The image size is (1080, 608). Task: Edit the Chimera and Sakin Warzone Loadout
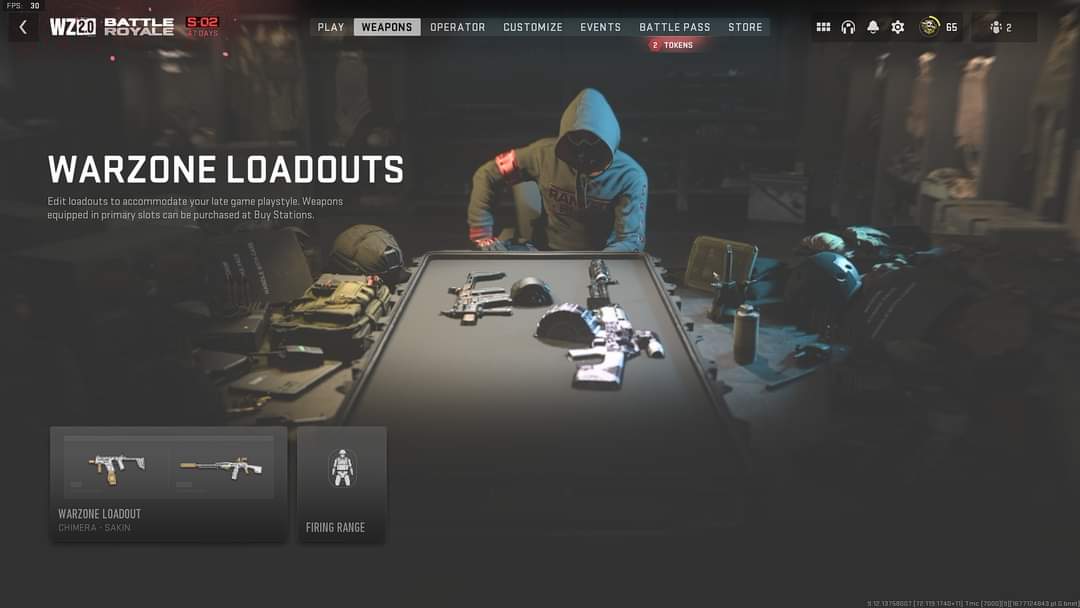168,484
